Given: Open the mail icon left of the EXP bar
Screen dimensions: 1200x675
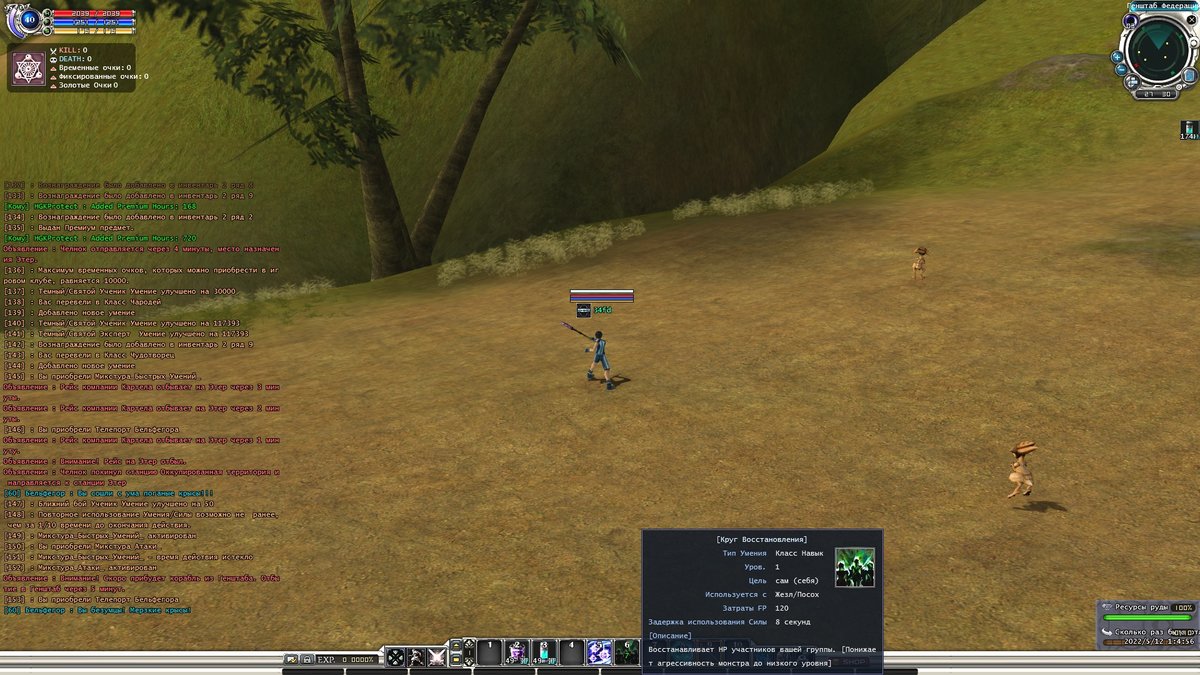Looking at the screenshot, I should click(291, 659).
